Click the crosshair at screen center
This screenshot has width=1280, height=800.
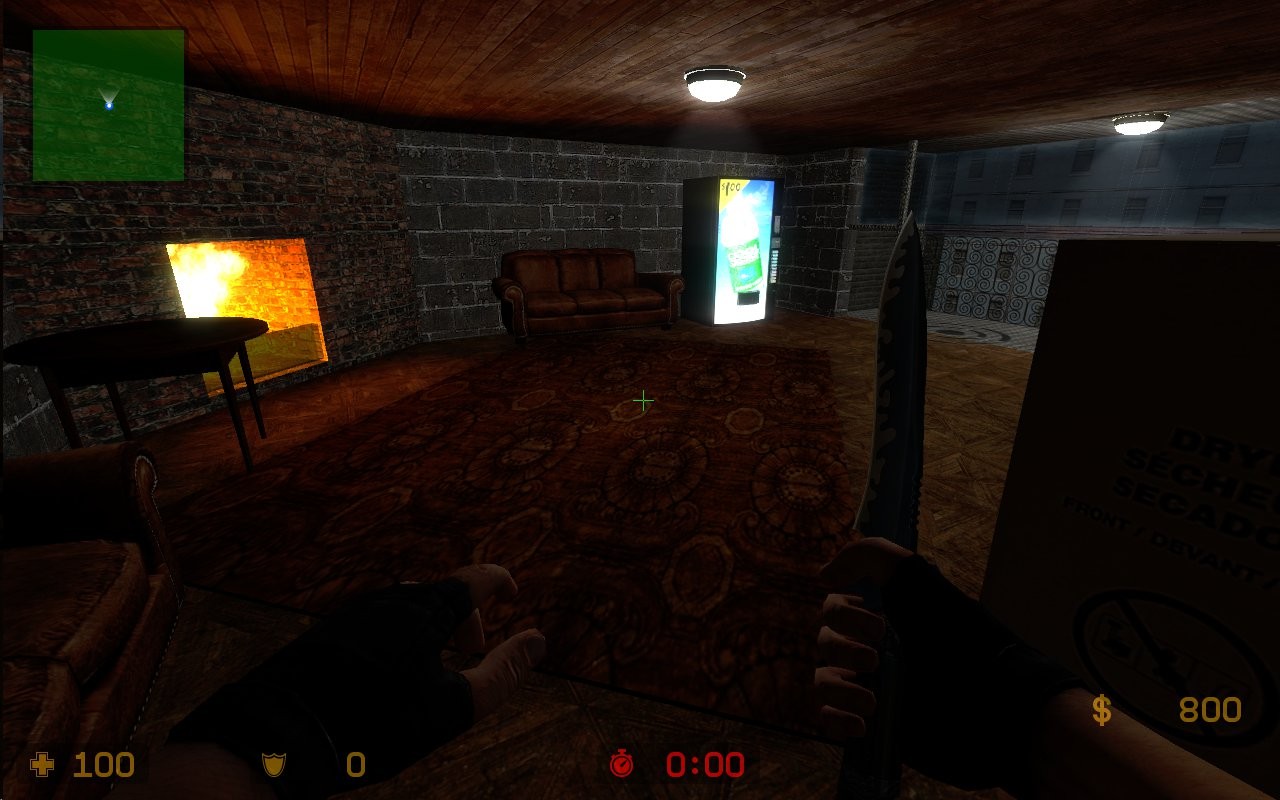643,400
